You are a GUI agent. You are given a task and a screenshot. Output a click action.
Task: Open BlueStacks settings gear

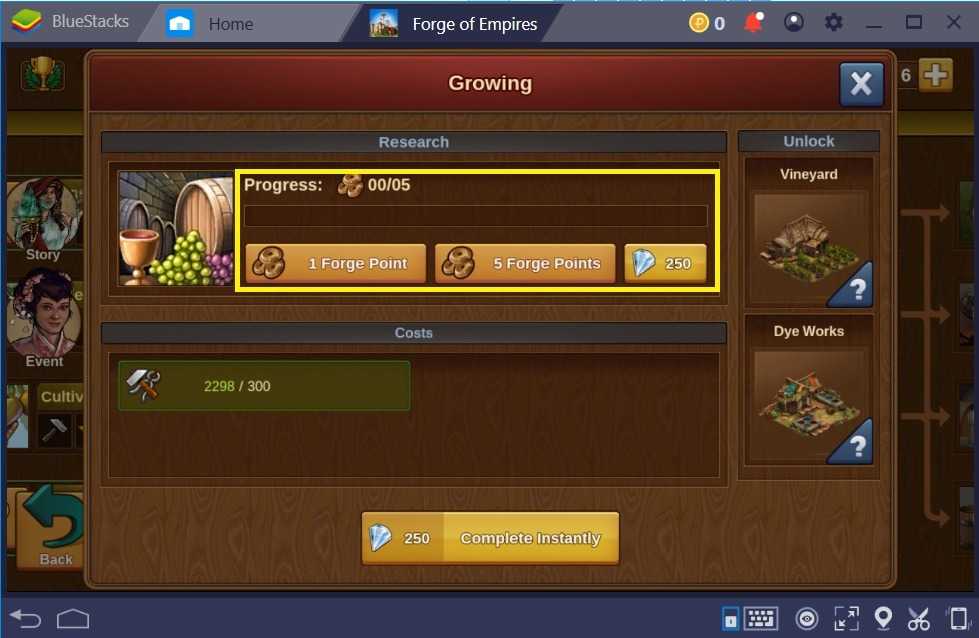tap(831, 23)
